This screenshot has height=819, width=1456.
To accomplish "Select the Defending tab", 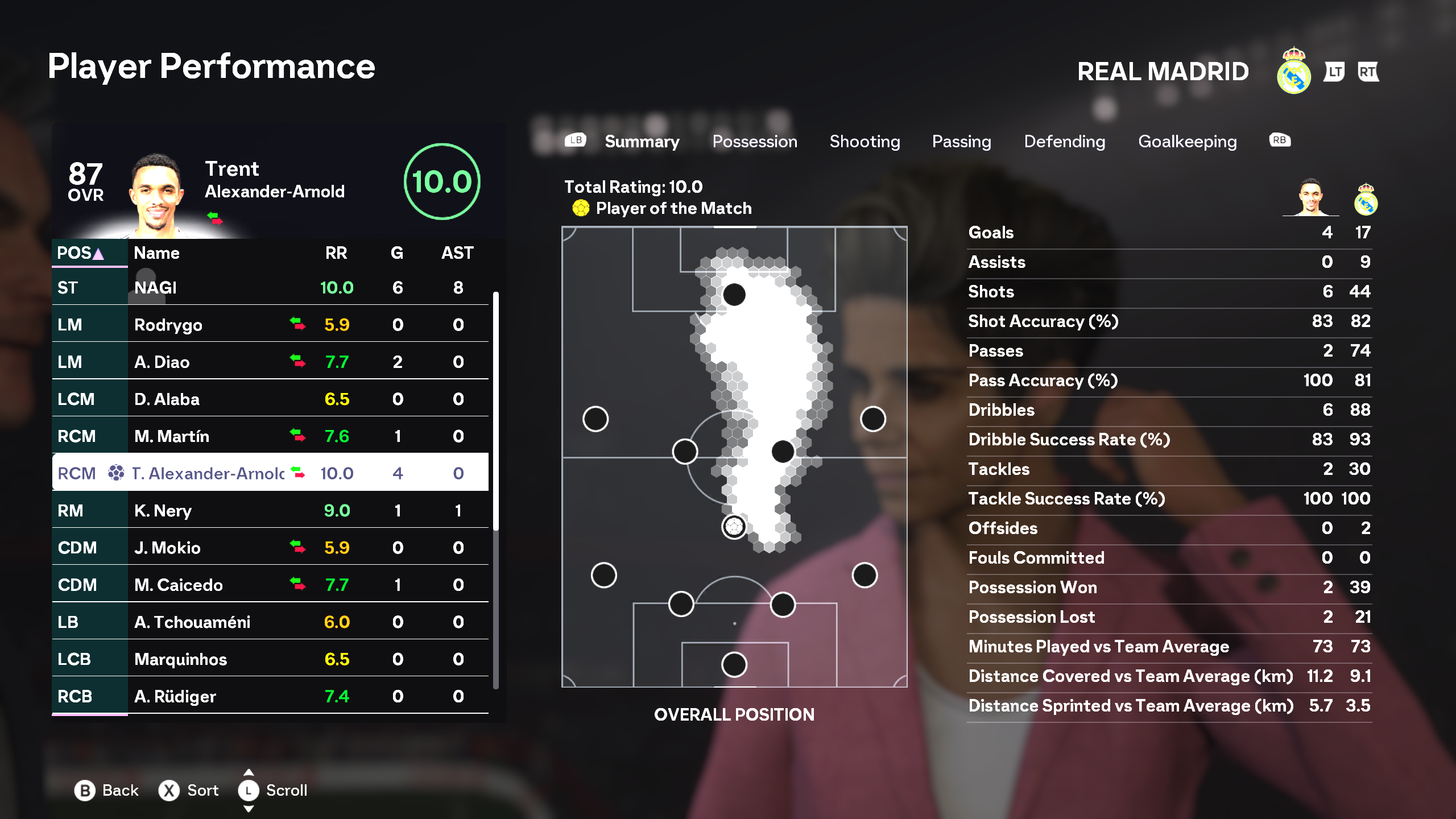I will click(1064, 142).
